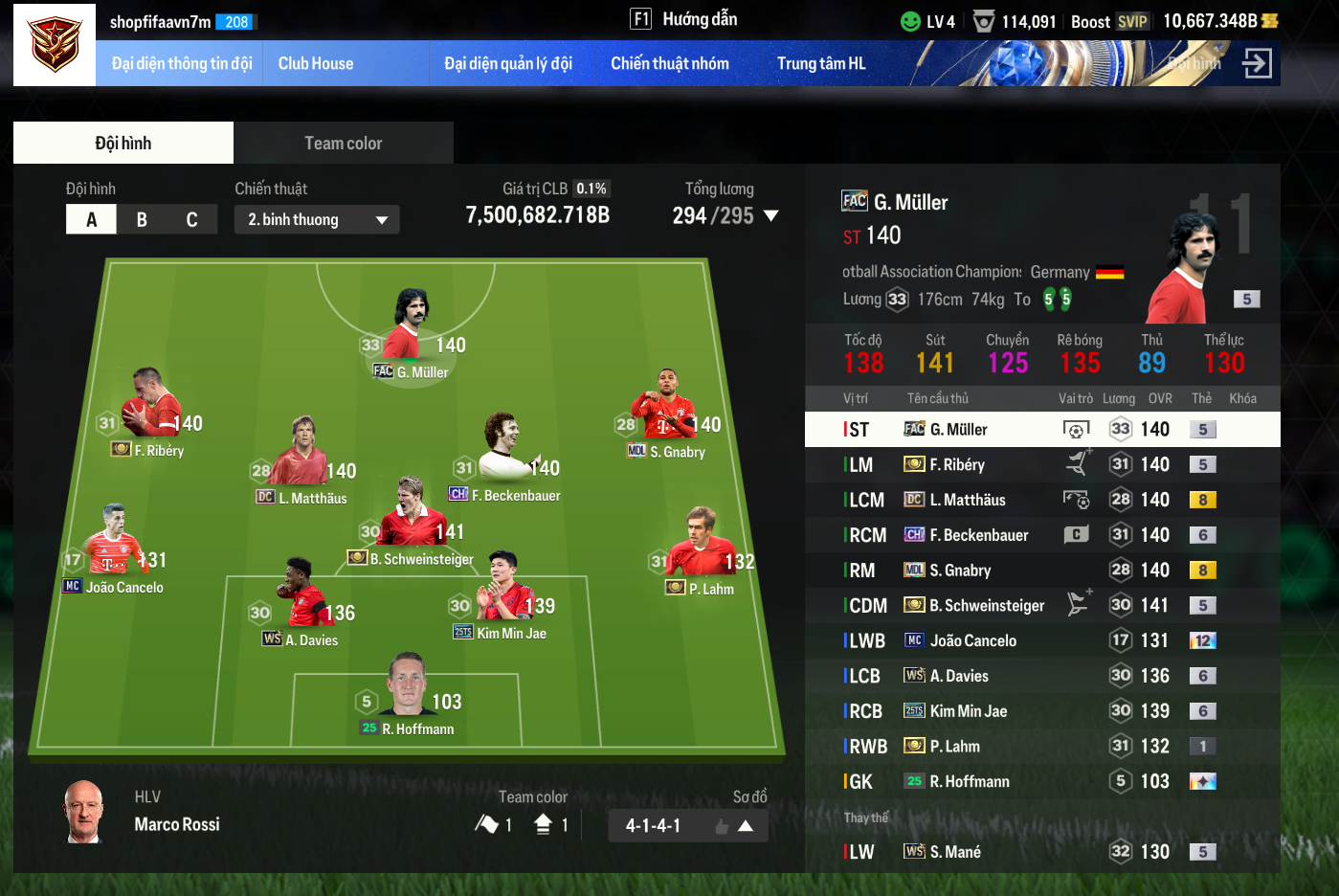Image resolution: width=1339 pixels, height=896 pixels.
Task: Select squad C
Action: coord(191,219)
